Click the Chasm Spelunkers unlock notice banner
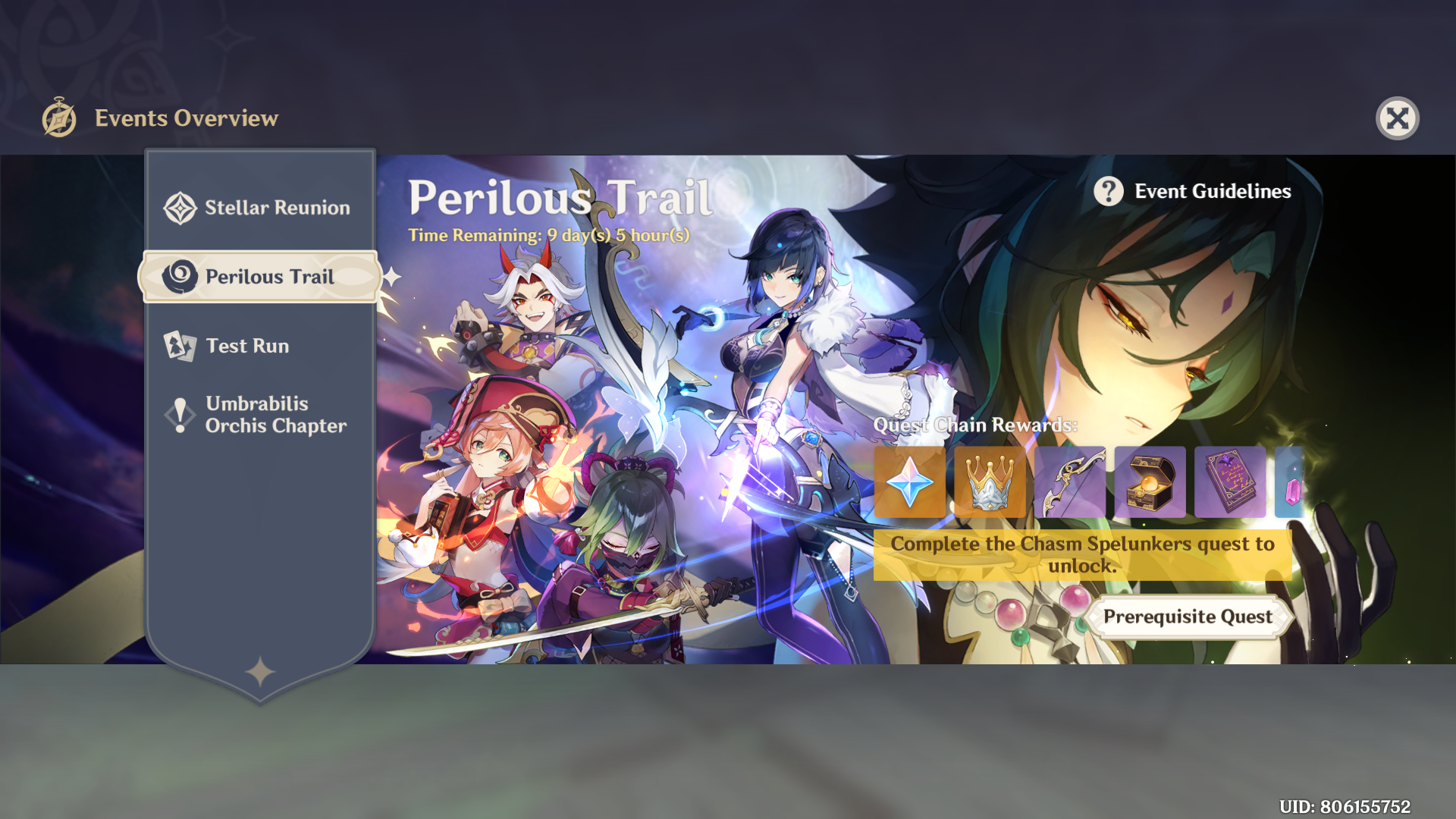The height and width of the screenshot is (819, 1456). coord(1082,554)
